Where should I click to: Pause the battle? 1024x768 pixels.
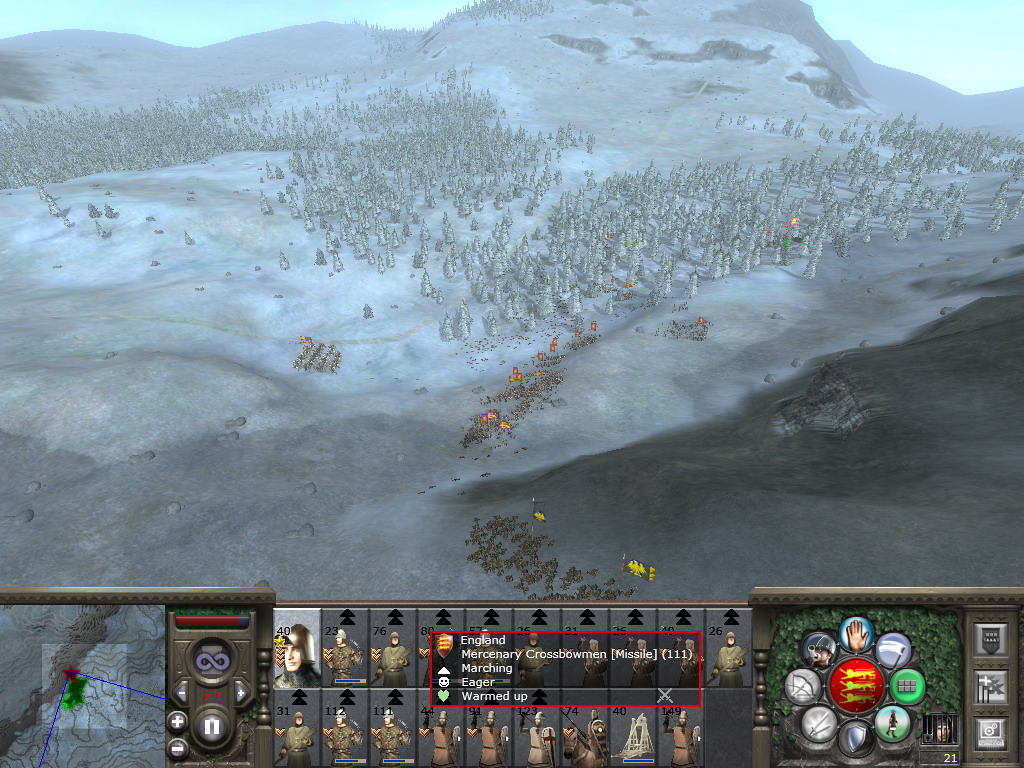(x=211, y=726)
